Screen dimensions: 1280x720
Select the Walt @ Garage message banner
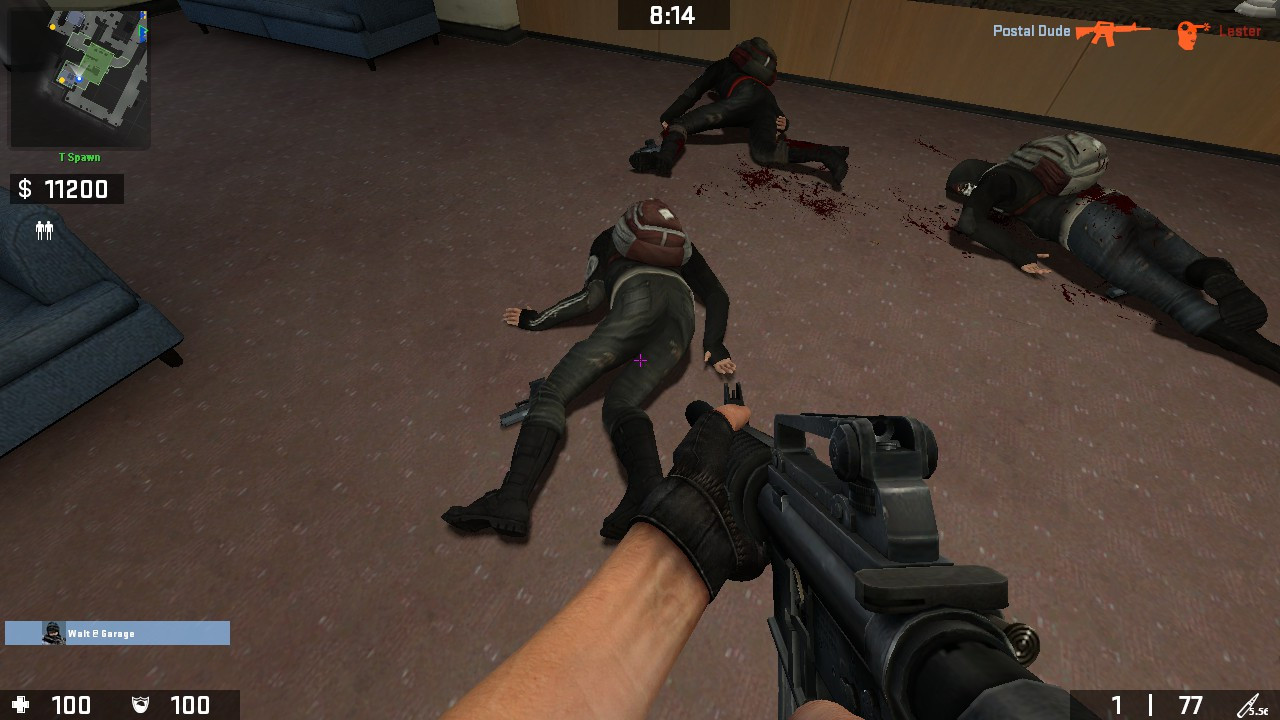[115, 633]
